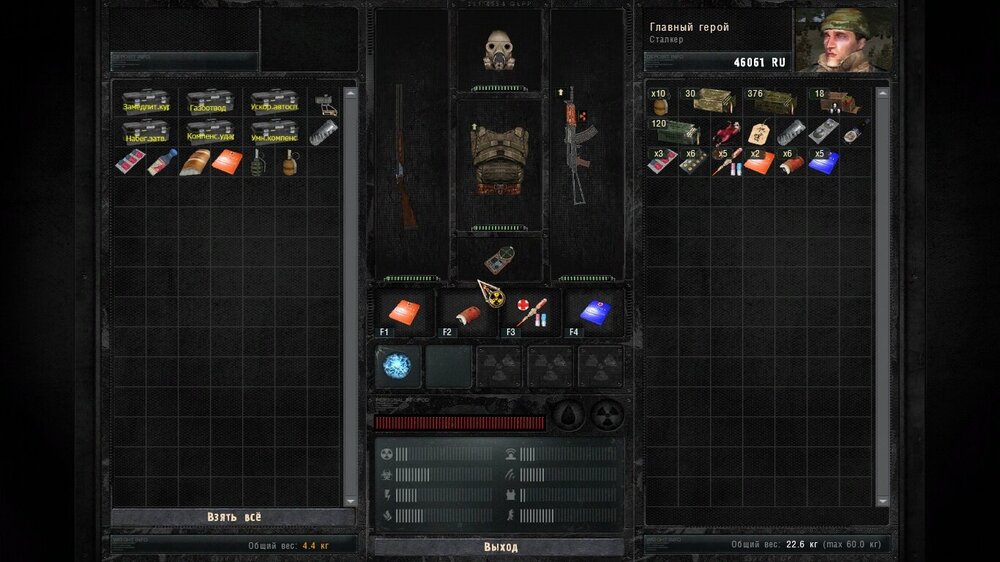This screenshot has height=562, width=1000.
Task: Close the inventory with the "Выход" button
Action: click(x=500, y=547)
